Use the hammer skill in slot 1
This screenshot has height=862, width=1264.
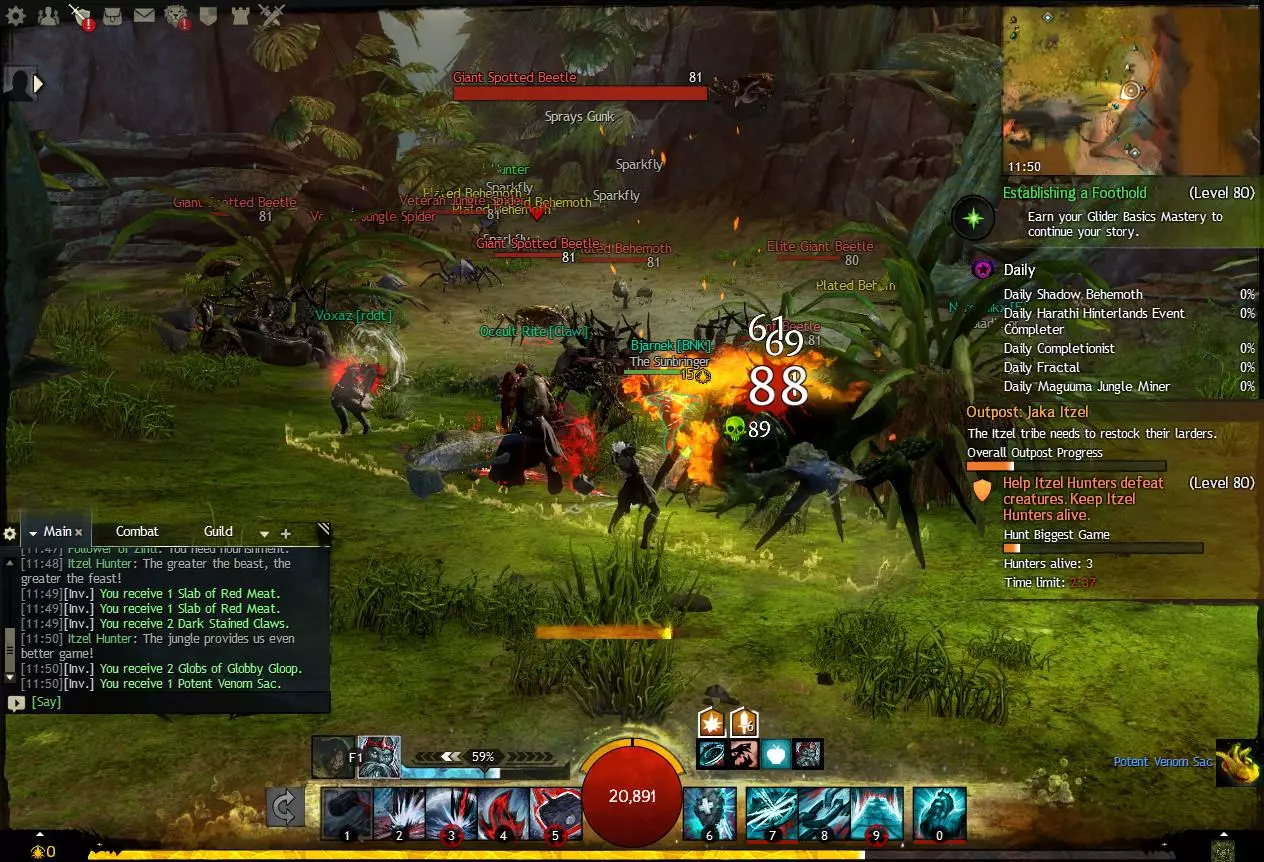[347, 813]
